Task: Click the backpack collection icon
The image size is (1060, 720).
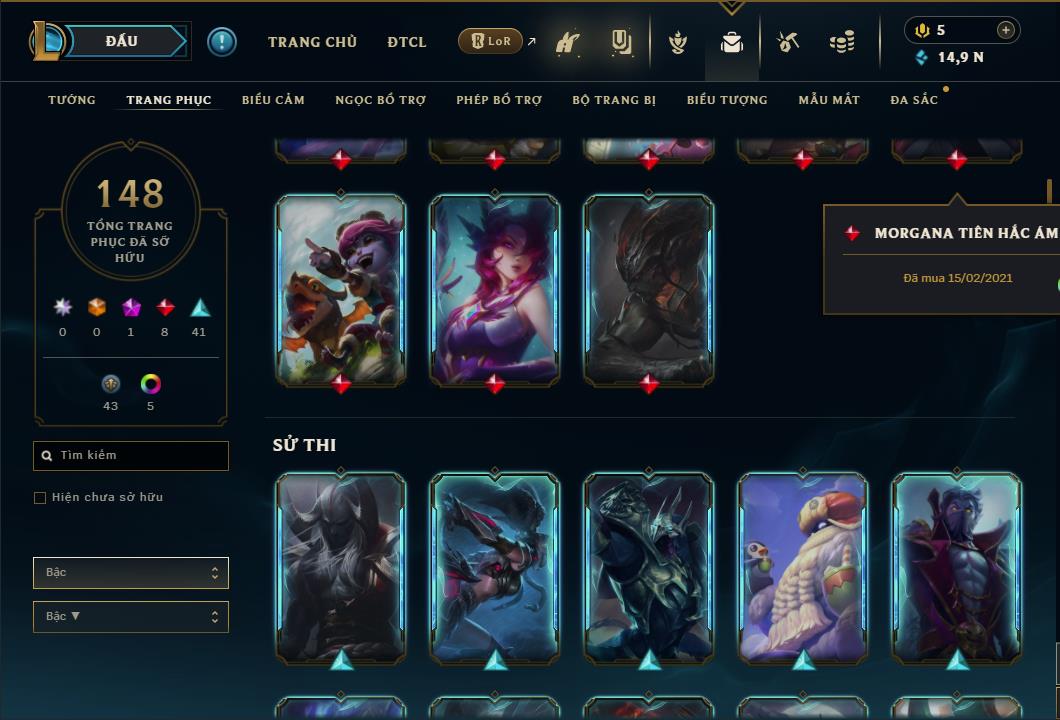Action: point(732,42)
